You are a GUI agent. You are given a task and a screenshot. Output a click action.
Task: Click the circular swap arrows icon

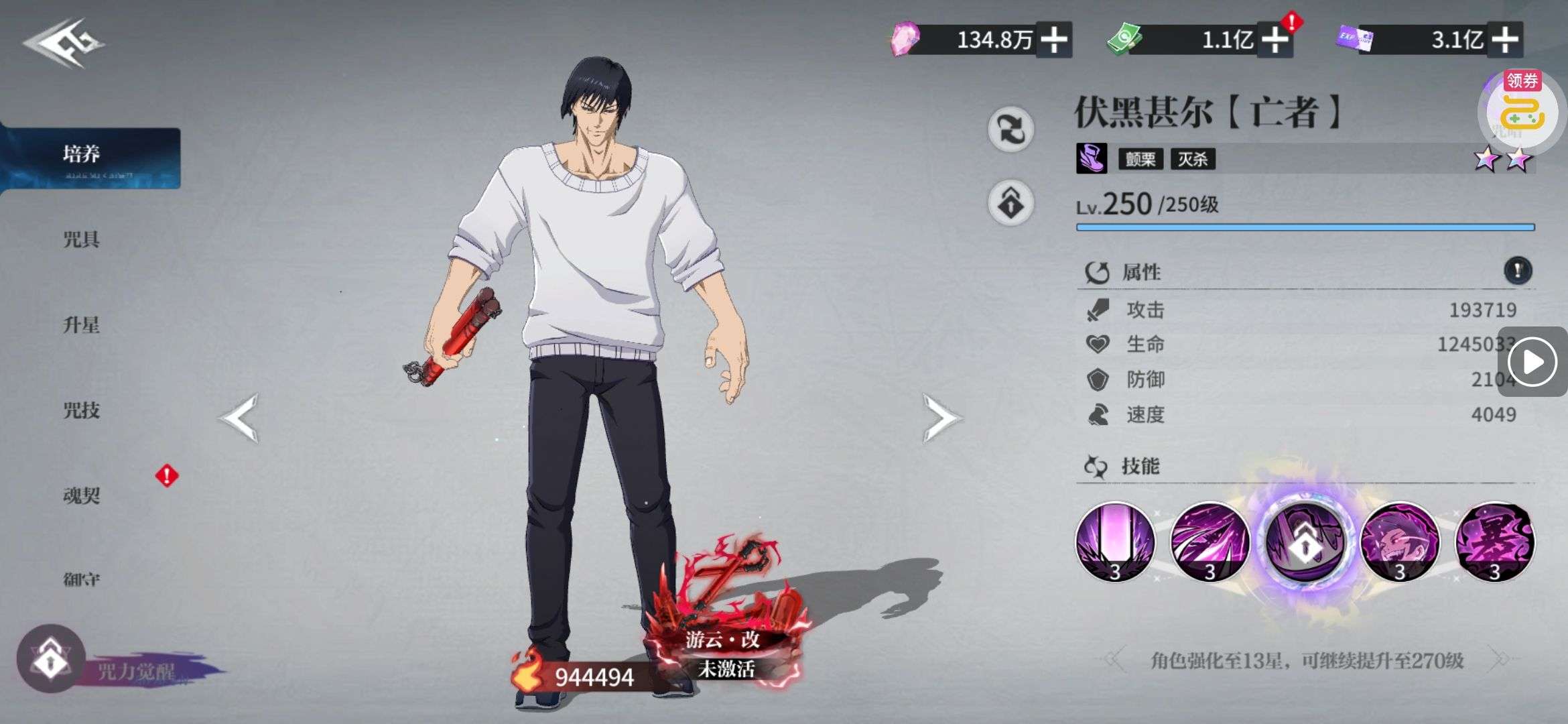pyautogui.click(x=1010, y=129)
